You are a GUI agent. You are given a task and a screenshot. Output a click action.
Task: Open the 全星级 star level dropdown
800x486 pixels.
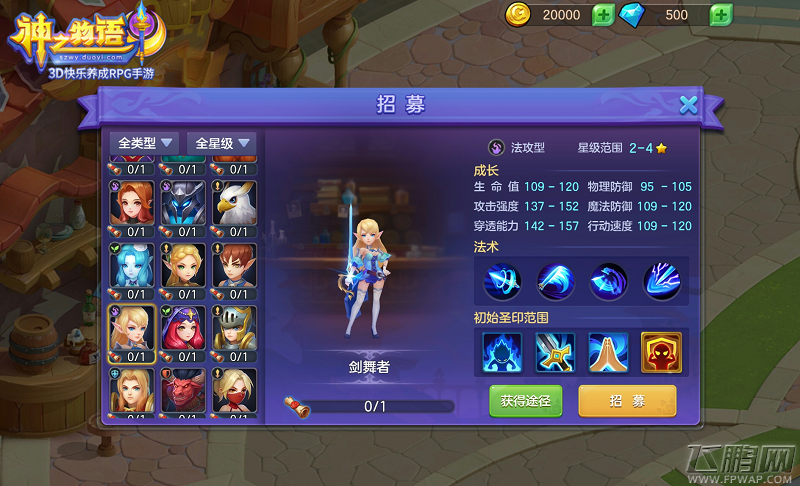point(223,143)
